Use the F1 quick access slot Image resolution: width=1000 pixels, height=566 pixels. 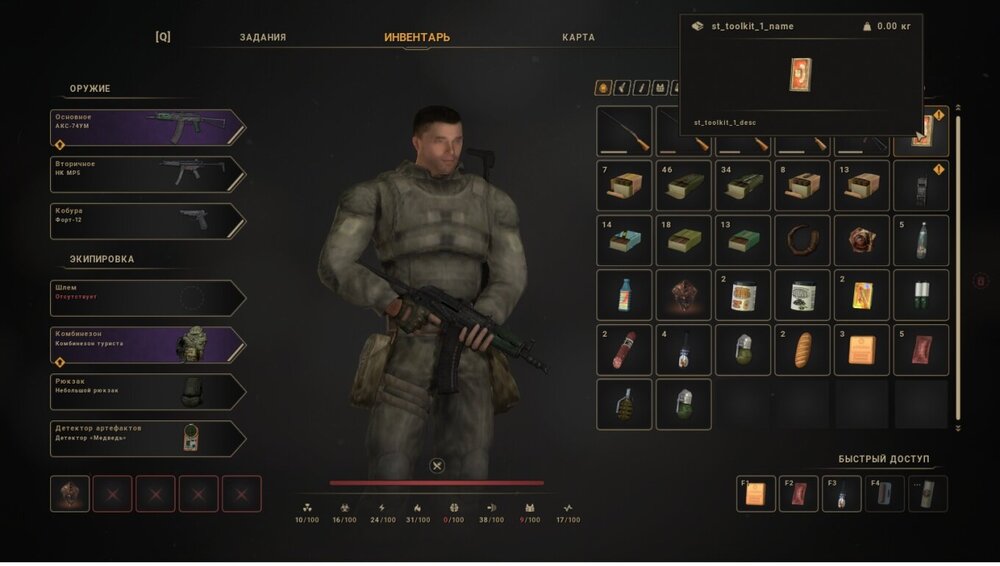756,494
